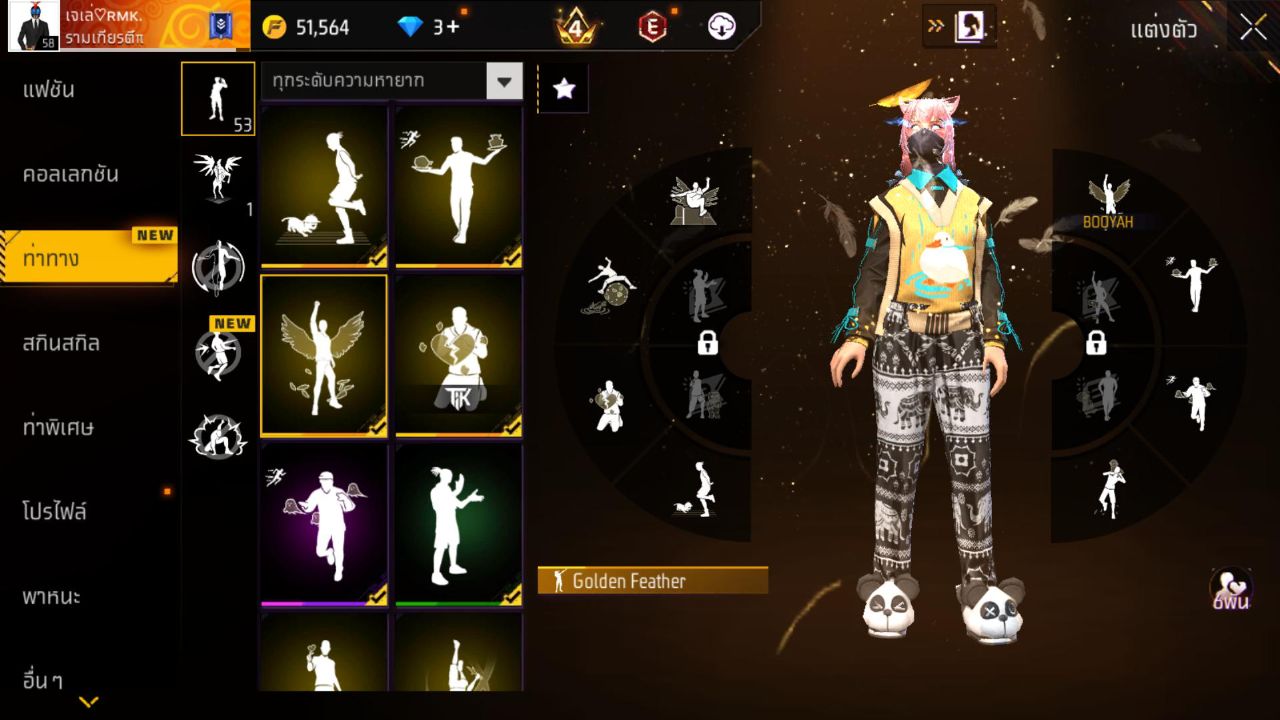
Task: Toggle the star favorites filter
Action: [563, 89]
